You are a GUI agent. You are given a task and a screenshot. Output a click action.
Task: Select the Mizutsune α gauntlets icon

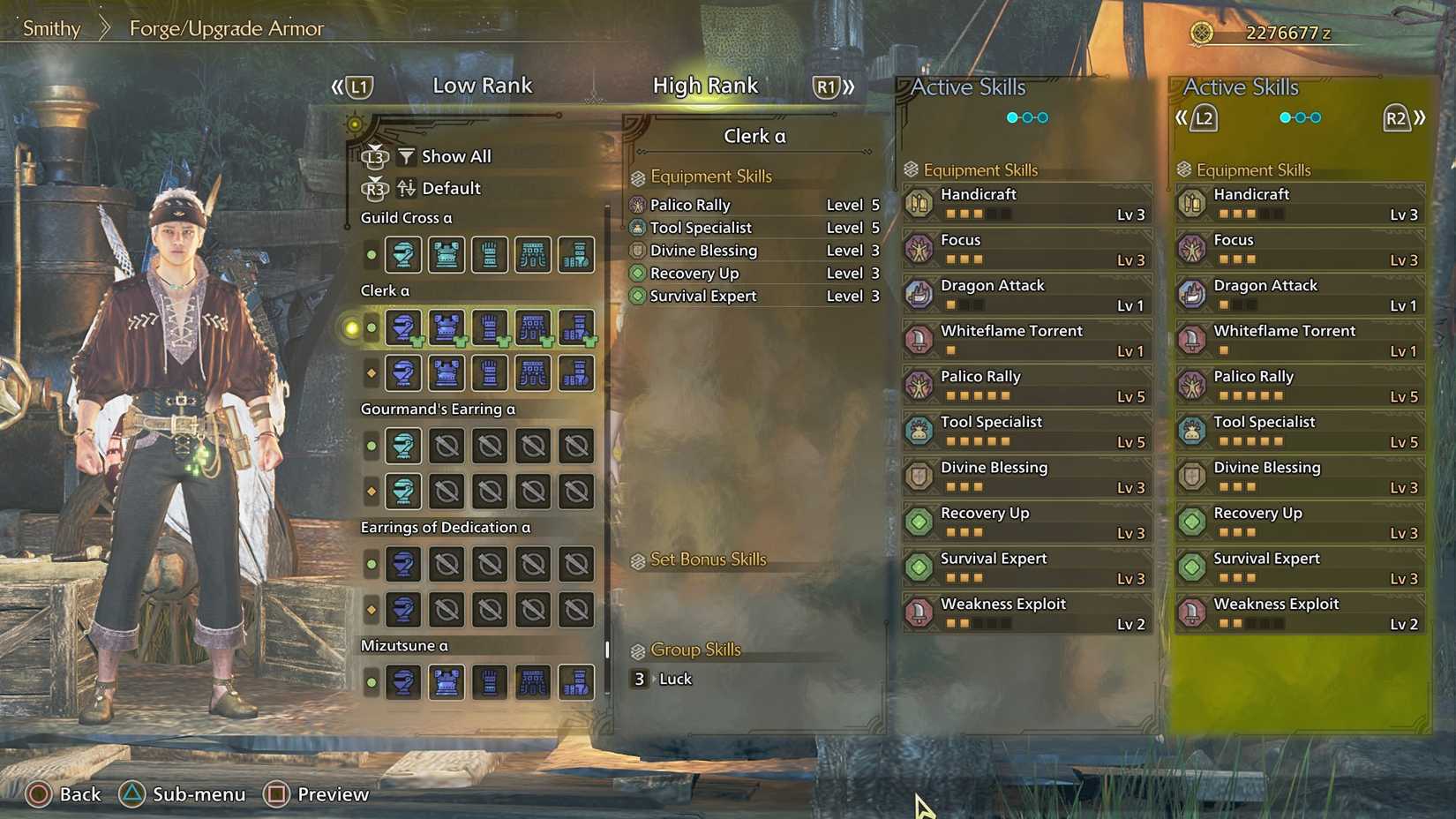point(489,681)
